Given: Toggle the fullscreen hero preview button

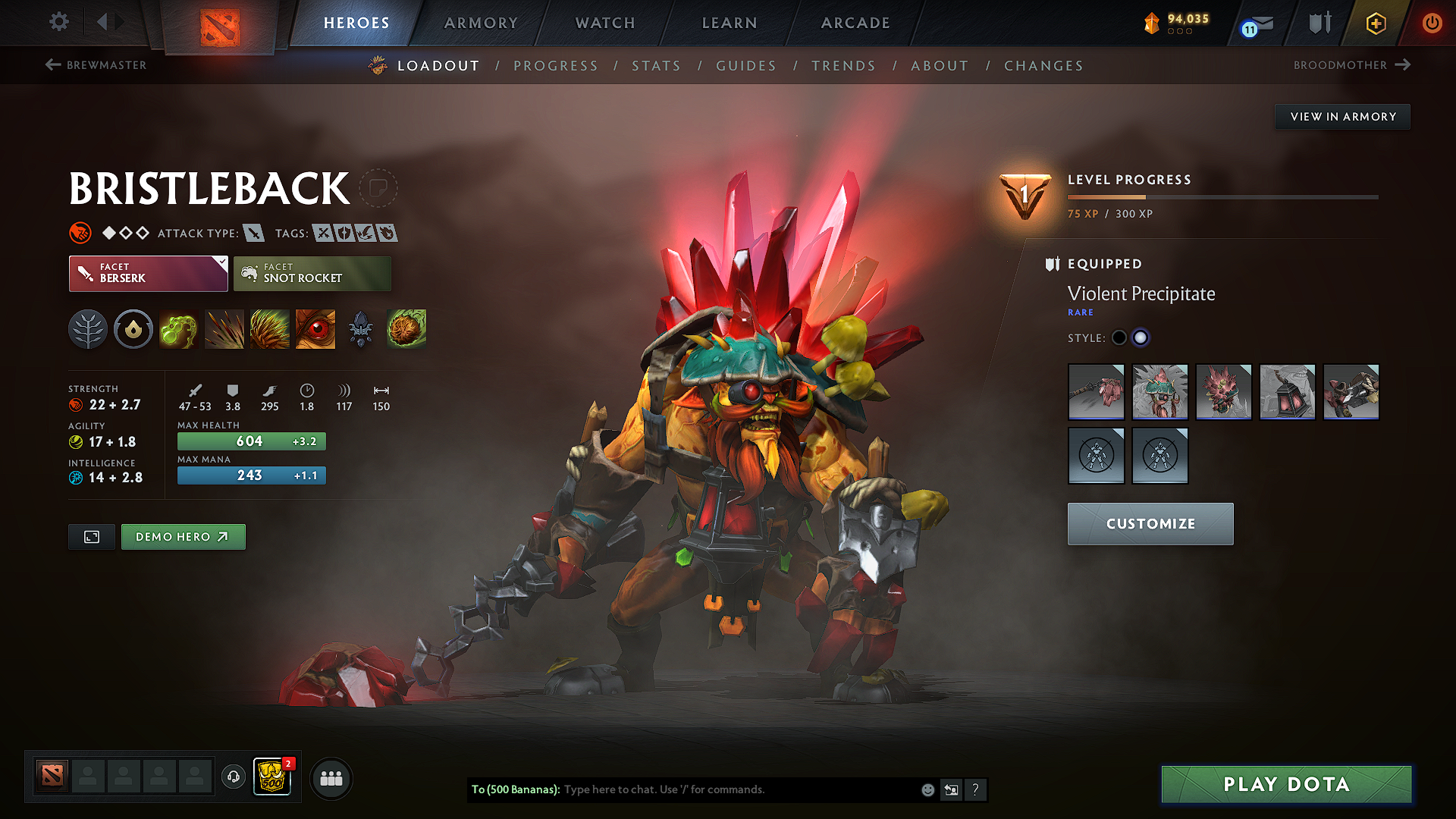Looking at the screenshot, I should (91, 536).
